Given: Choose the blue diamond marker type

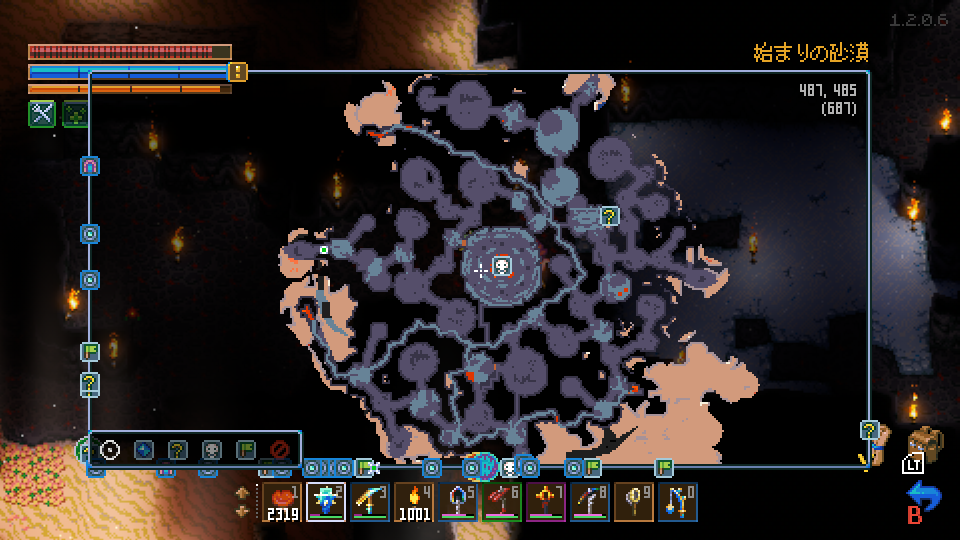Looking at the screenshot, I should (x=144, y=450).
